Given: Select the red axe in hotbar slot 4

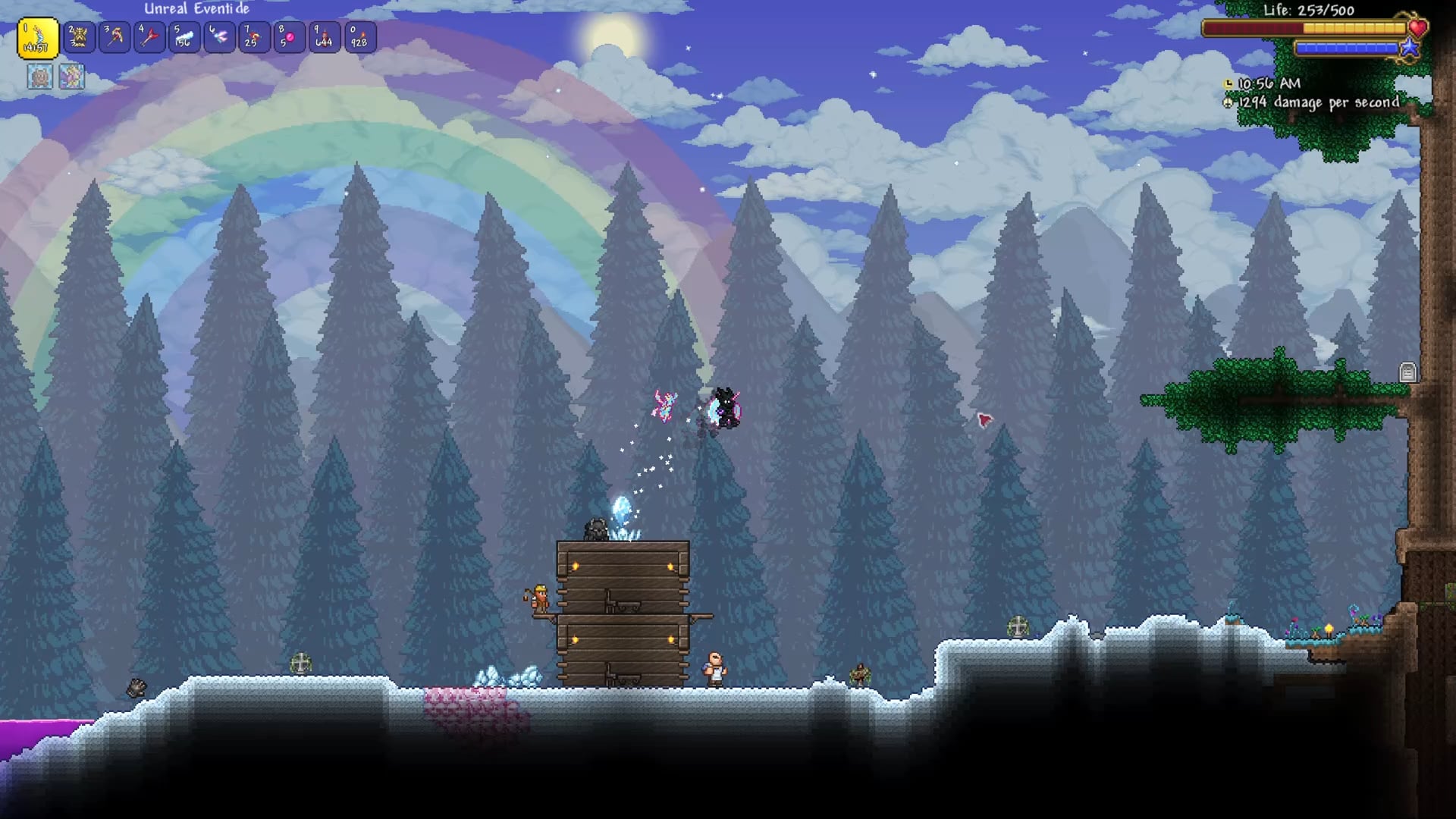Looking at the screenshot, I should (x=149, y=37).
